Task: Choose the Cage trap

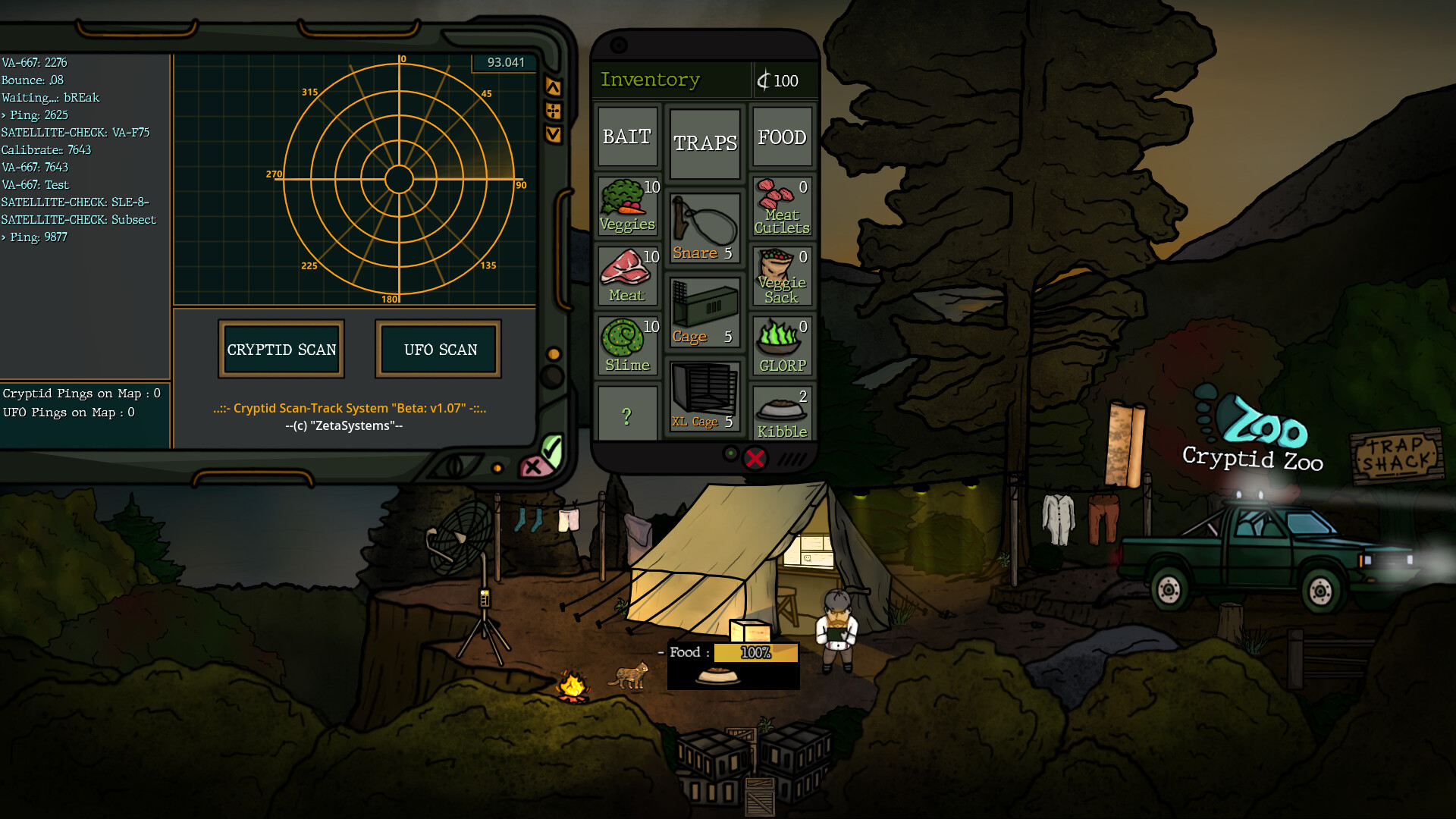Action: pyautogui.click(x=703, y=309)
